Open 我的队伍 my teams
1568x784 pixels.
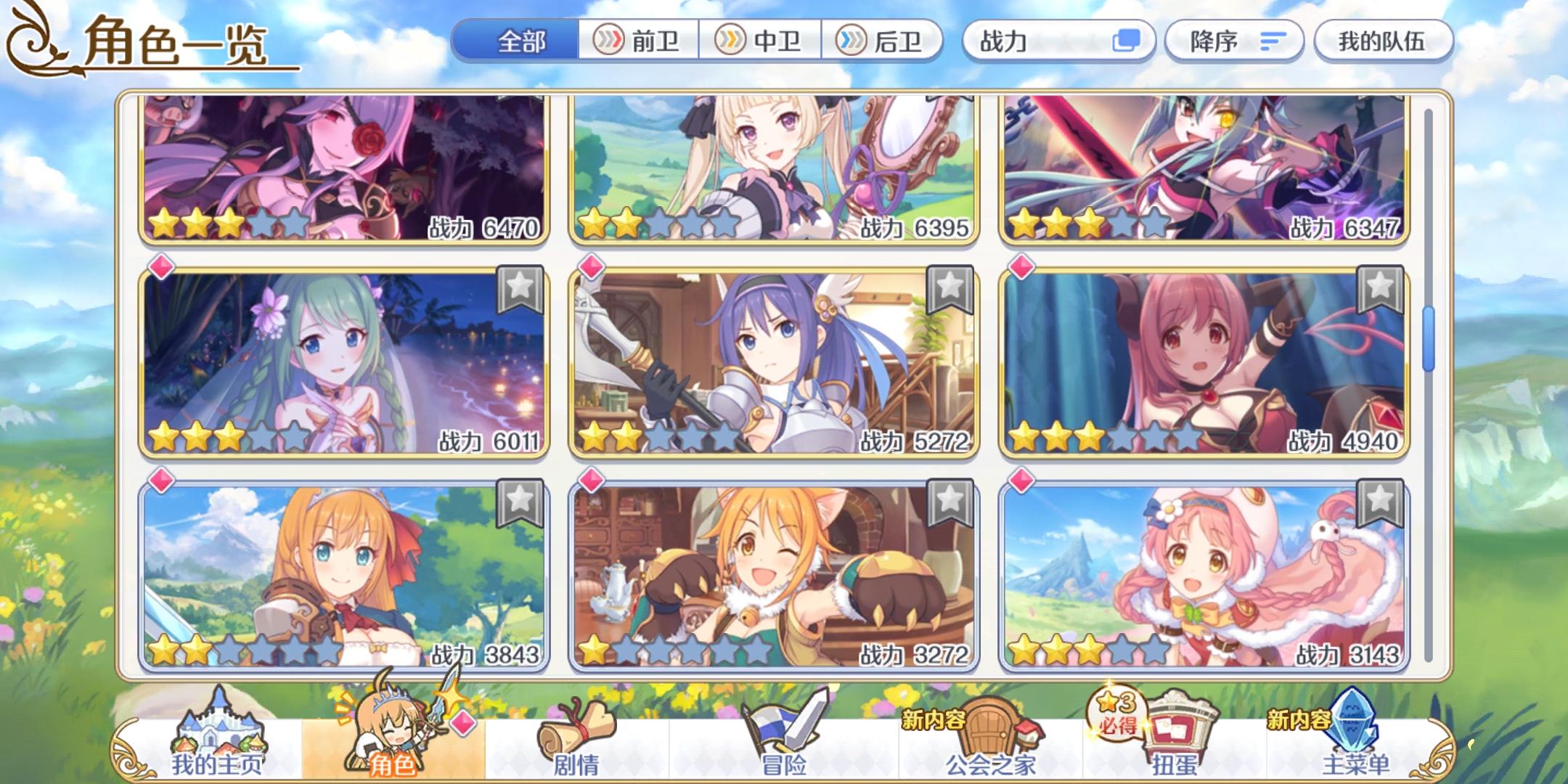point(1383,41)
